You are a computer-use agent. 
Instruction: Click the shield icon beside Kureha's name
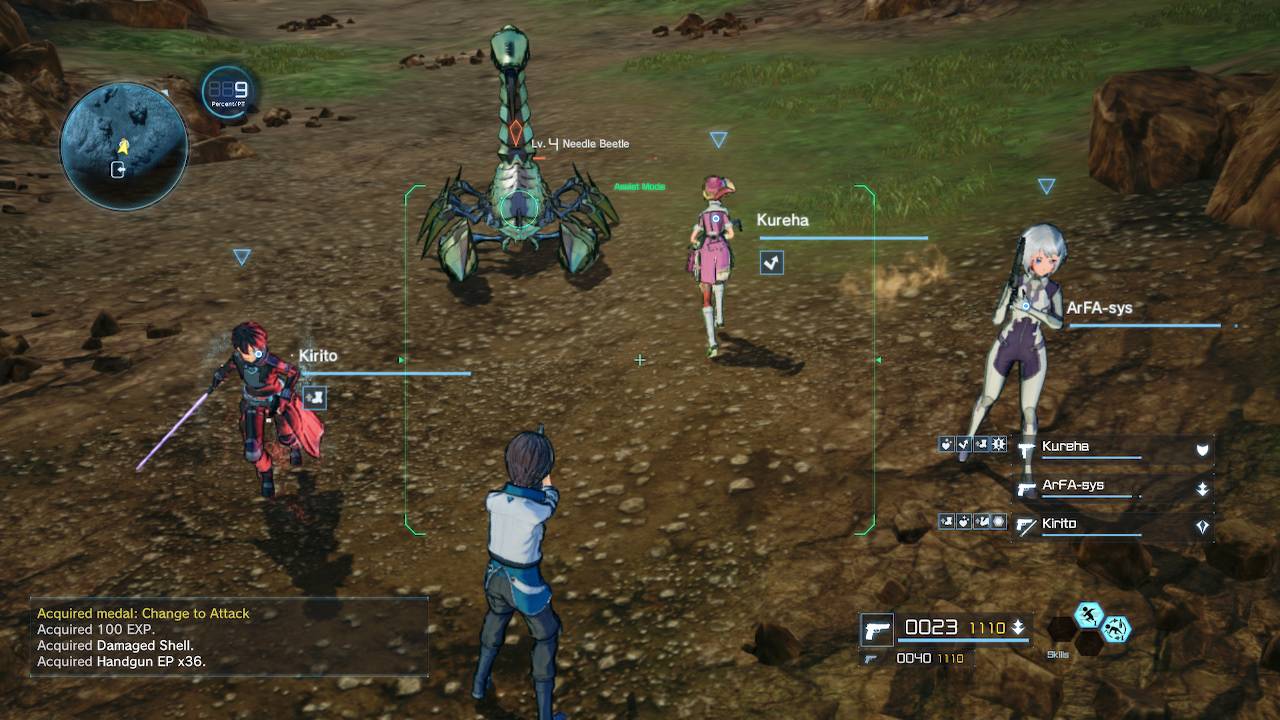tap(1202, 450)
